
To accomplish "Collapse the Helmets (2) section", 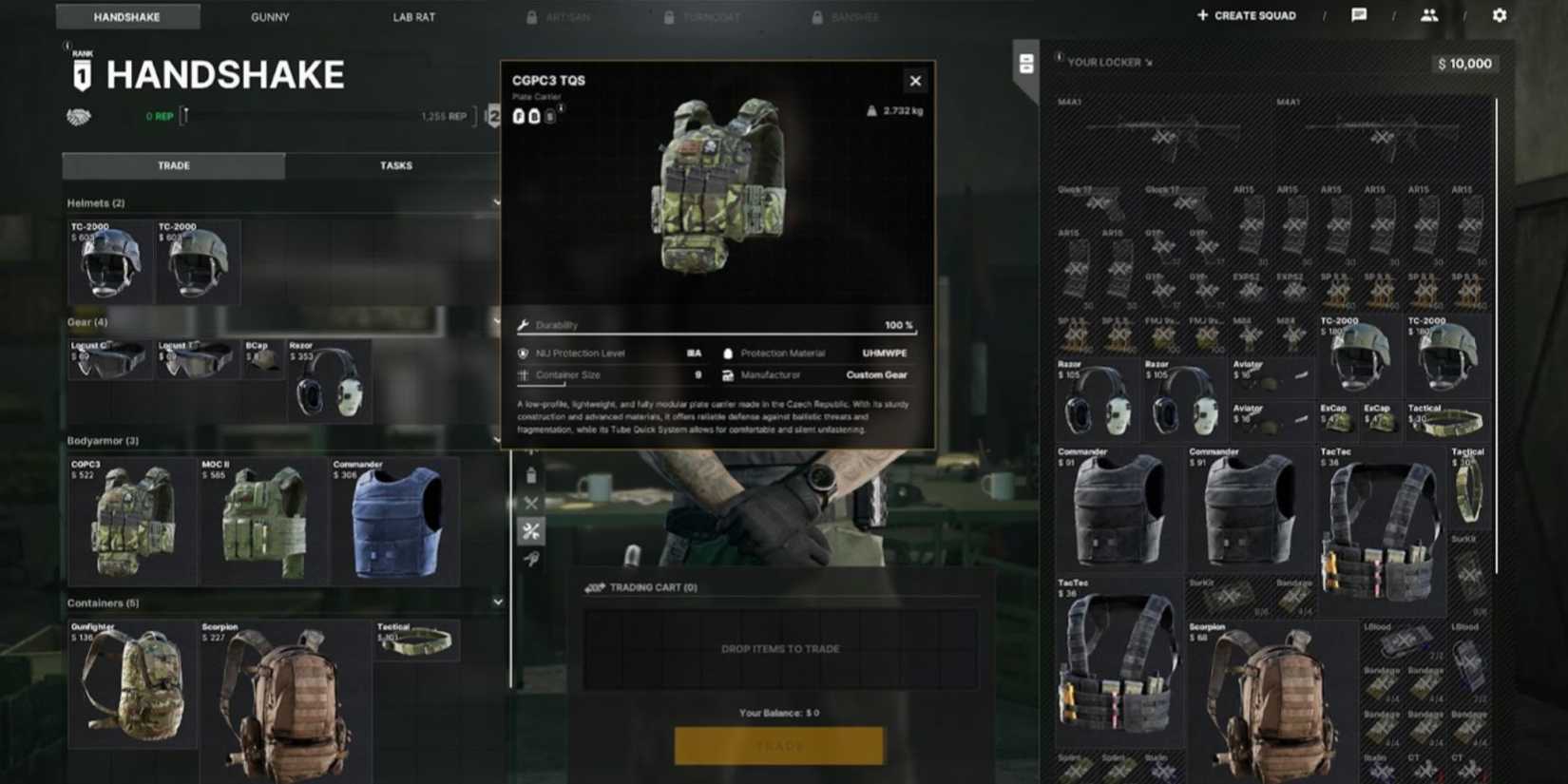I will (498, 201).
